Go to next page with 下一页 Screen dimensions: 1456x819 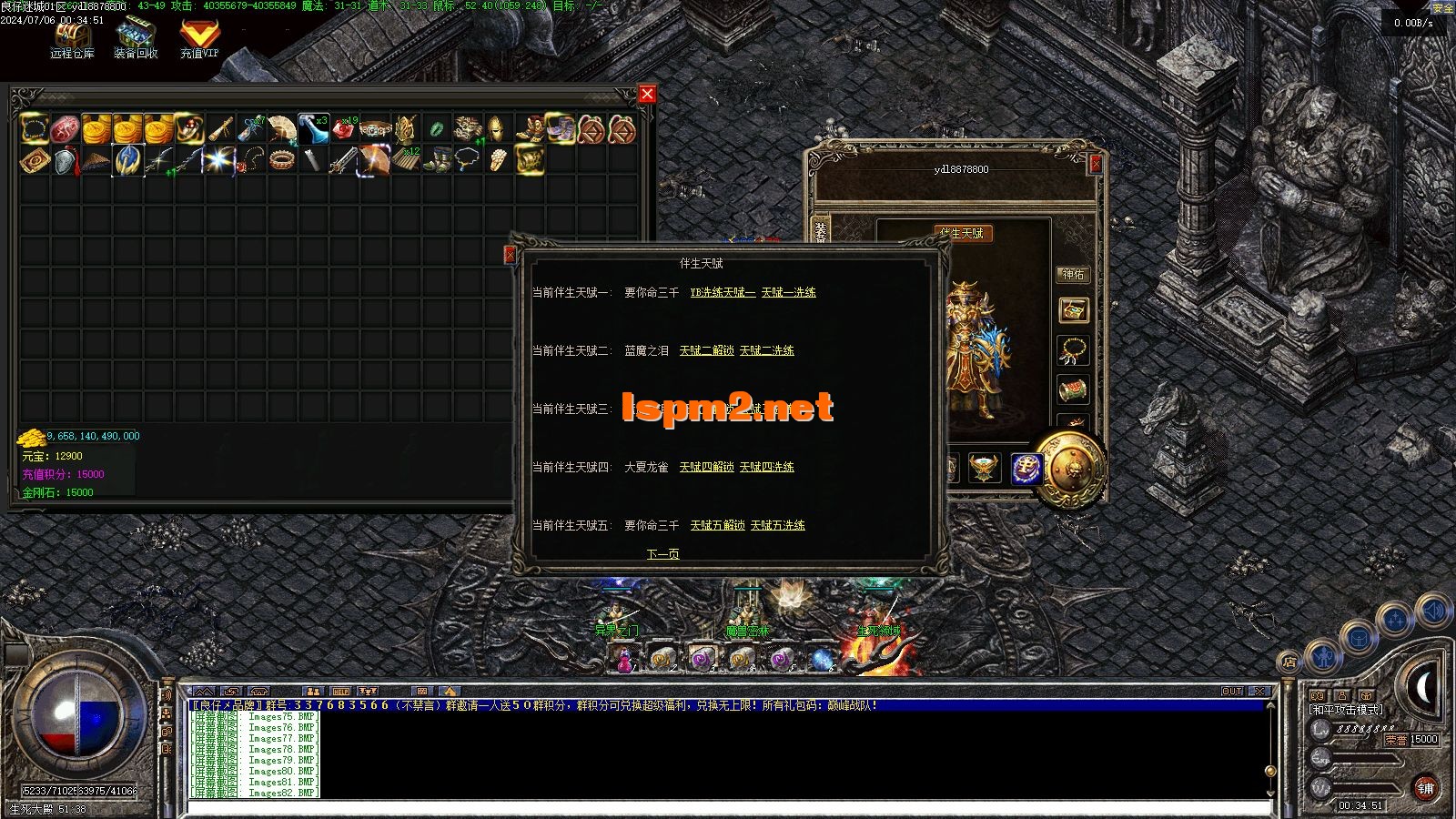(662, 554)
